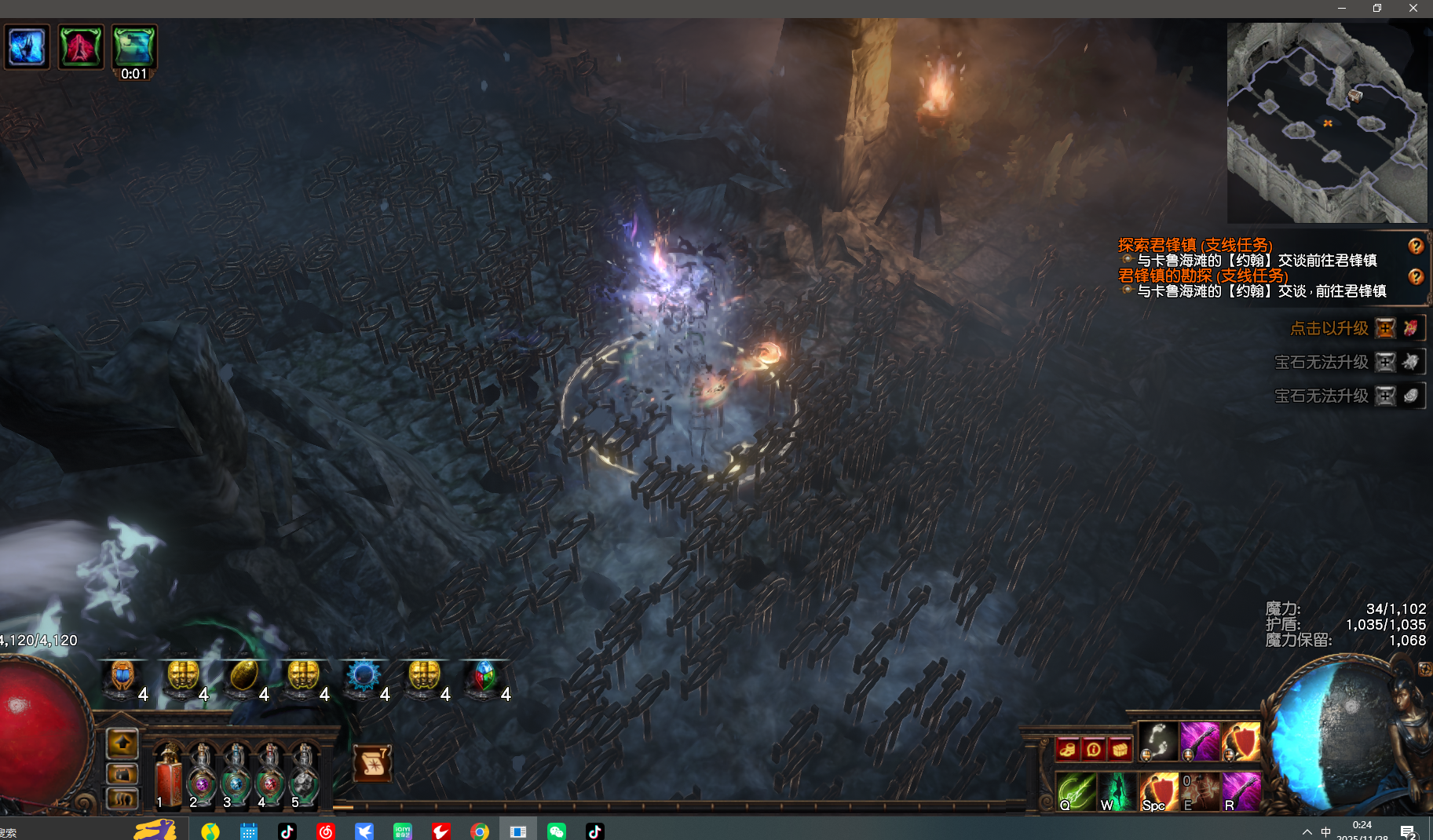1433x840 pixels.
Task: Activate the green arrow skill on Q
Action: tap(1076, 791)
